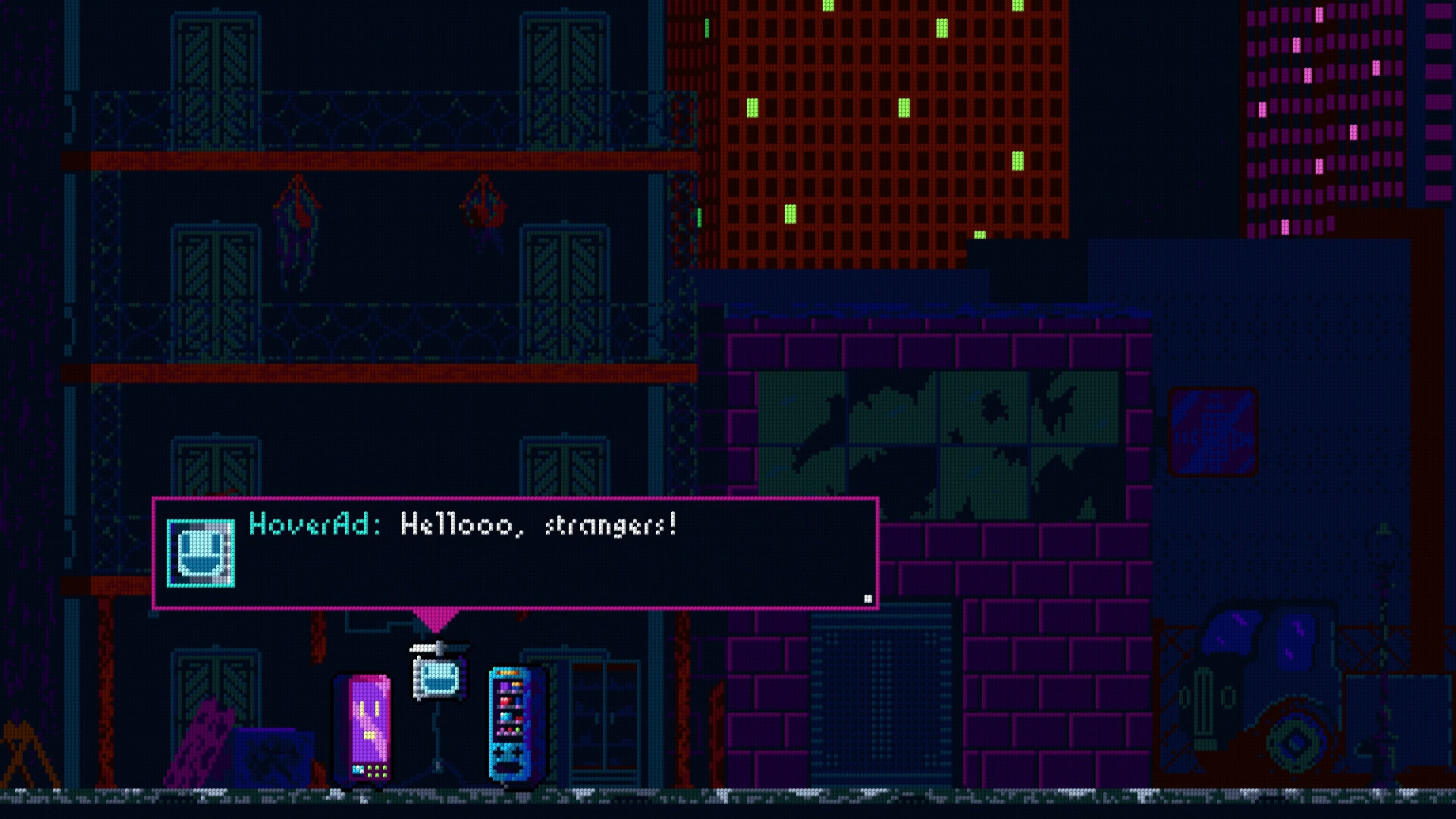Click the glowing red sign on the purple brick wall

(x=1212, y=432)
